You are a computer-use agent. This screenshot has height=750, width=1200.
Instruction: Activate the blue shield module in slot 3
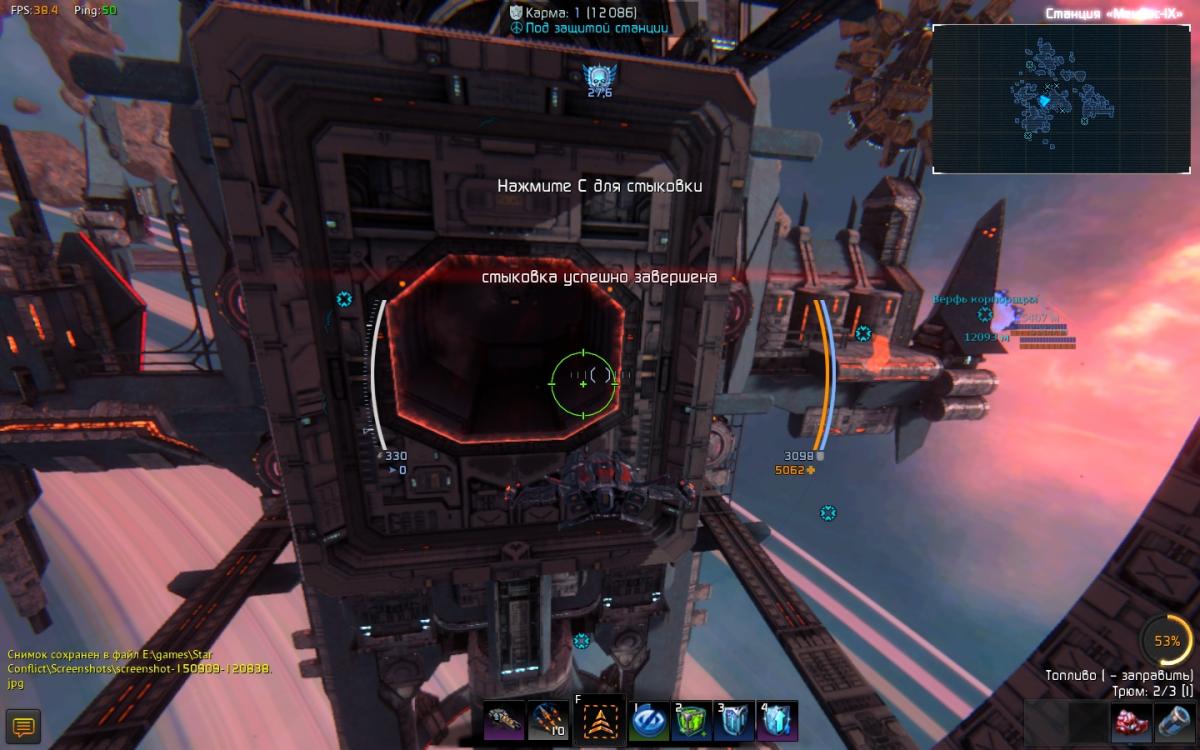[x=735, y=721]
